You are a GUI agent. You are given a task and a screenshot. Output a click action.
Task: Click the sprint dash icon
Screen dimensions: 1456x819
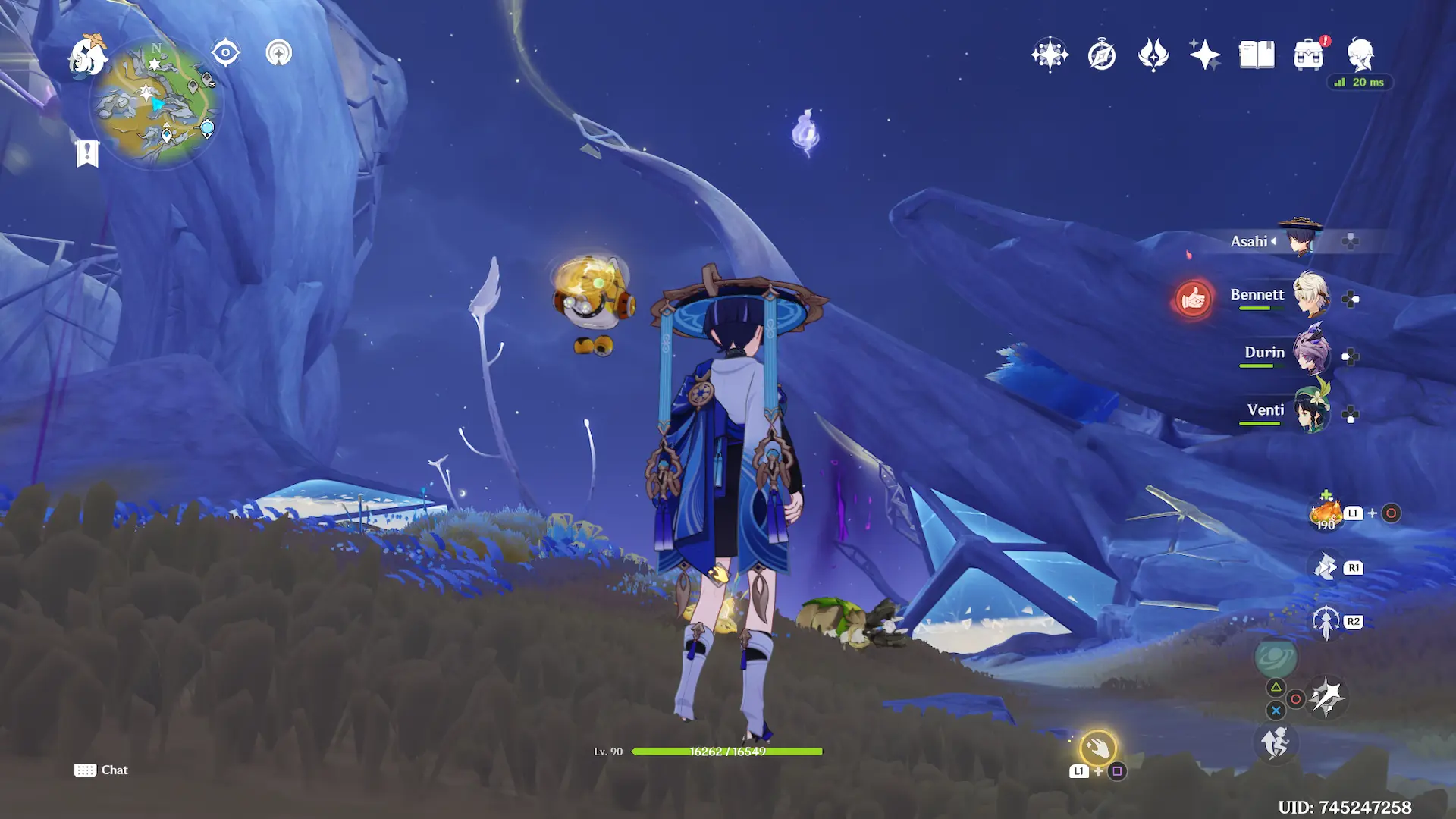coord(1276,742)
